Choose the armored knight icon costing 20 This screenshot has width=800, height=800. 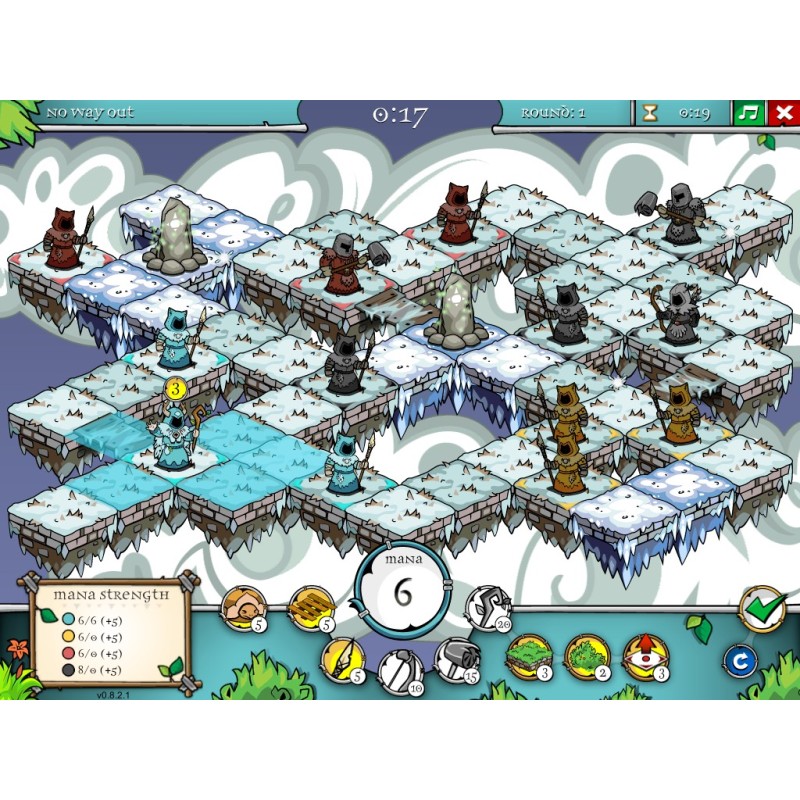[487, 605]
